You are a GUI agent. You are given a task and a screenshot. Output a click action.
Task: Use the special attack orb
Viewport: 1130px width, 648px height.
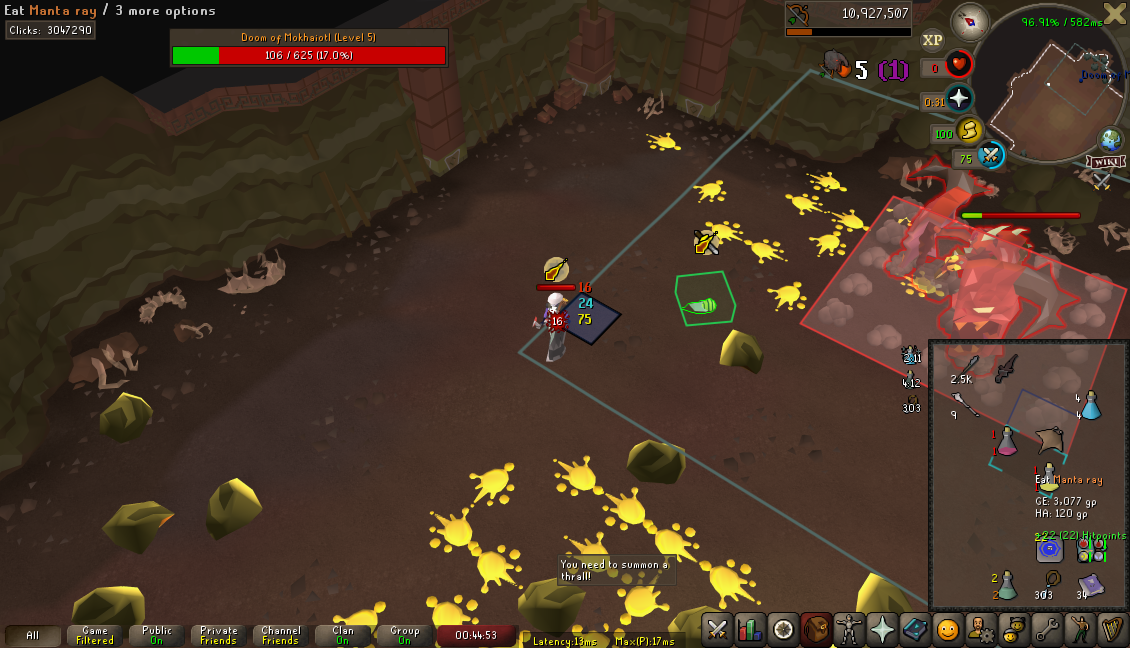pos(990,156)
